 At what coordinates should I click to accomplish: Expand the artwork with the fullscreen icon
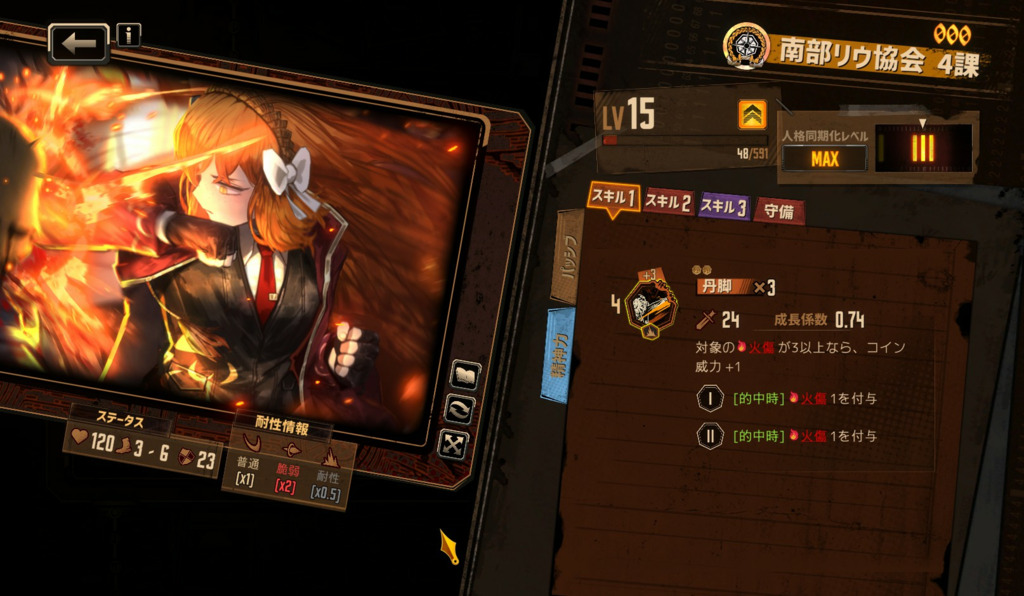[x=453, y=443]
